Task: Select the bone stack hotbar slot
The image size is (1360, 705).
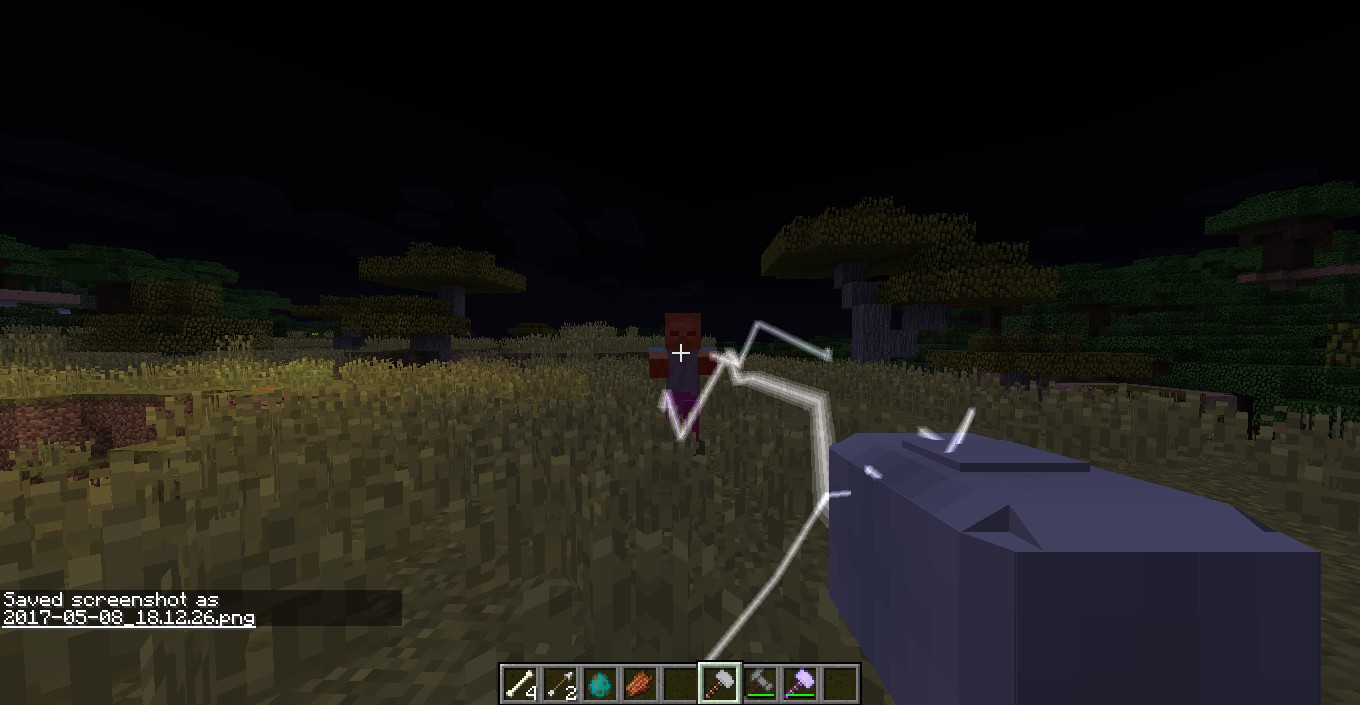Action: coord(520,684)
